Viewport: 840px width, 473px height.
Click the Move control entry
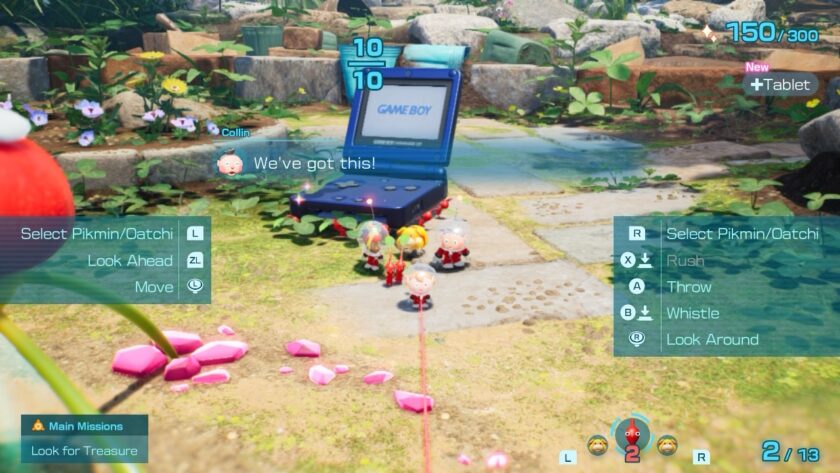[153, 287]
